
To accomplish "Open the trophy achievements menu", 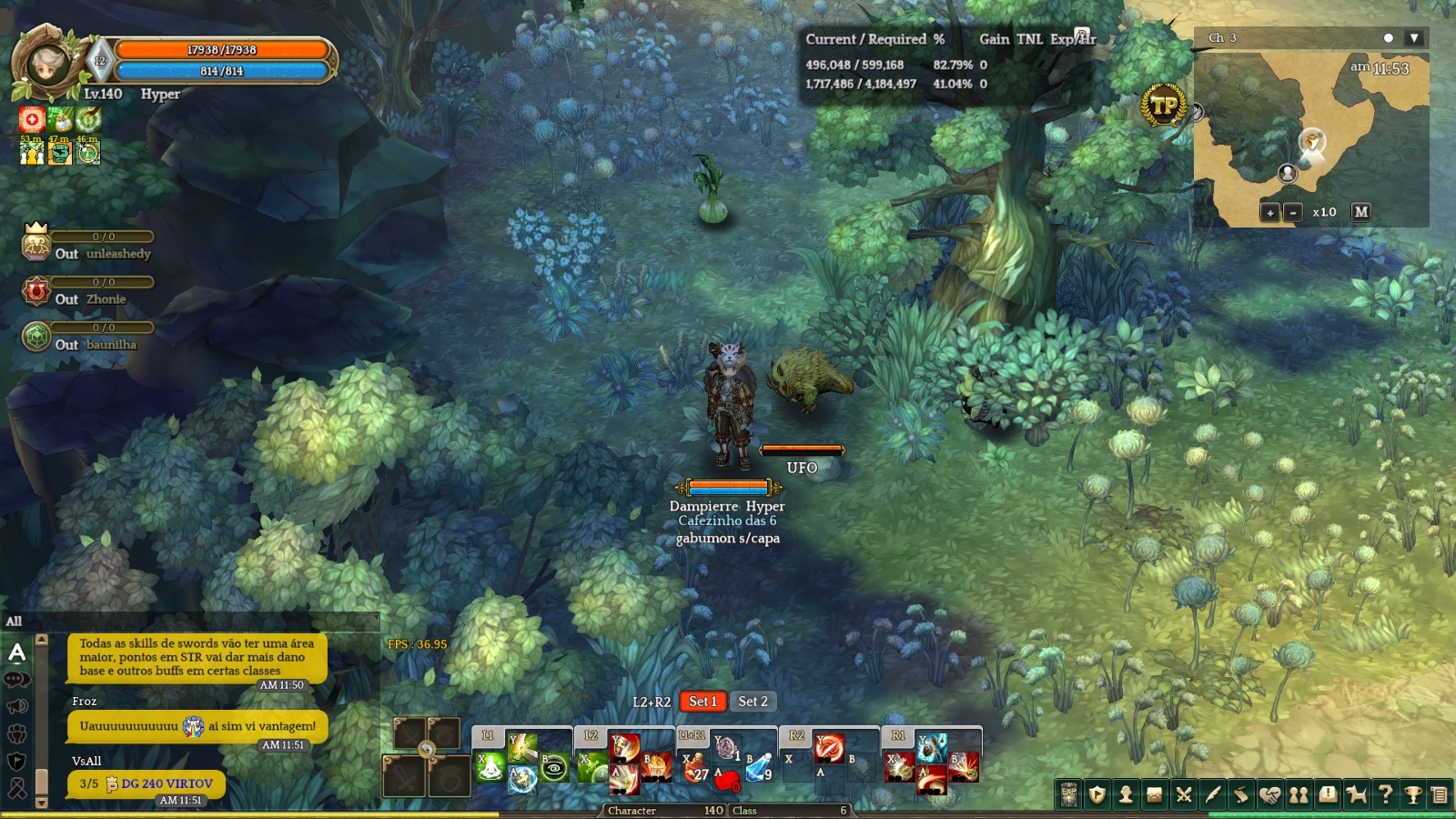I will point(1413,794).
